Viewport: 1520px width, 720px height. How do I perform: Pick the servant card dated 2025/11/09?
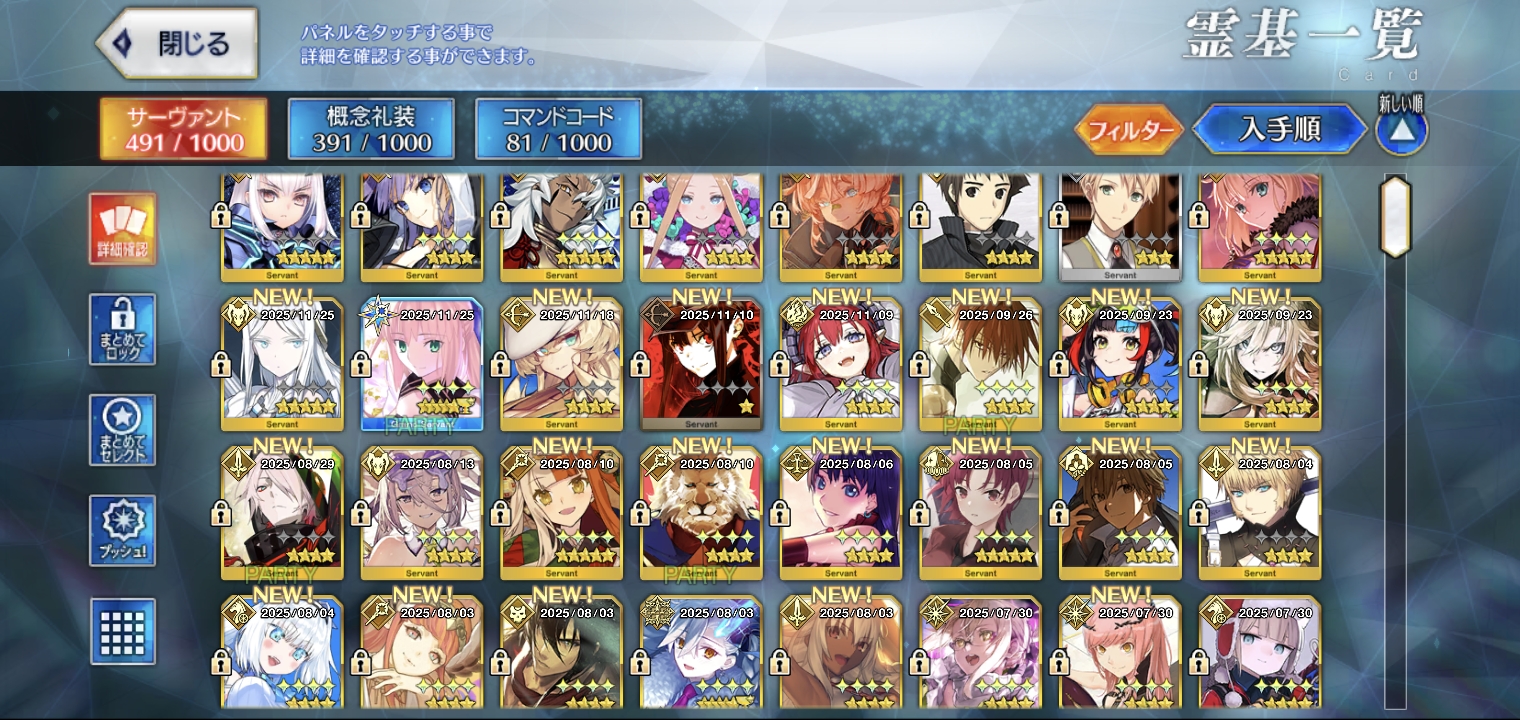(840, 365)
